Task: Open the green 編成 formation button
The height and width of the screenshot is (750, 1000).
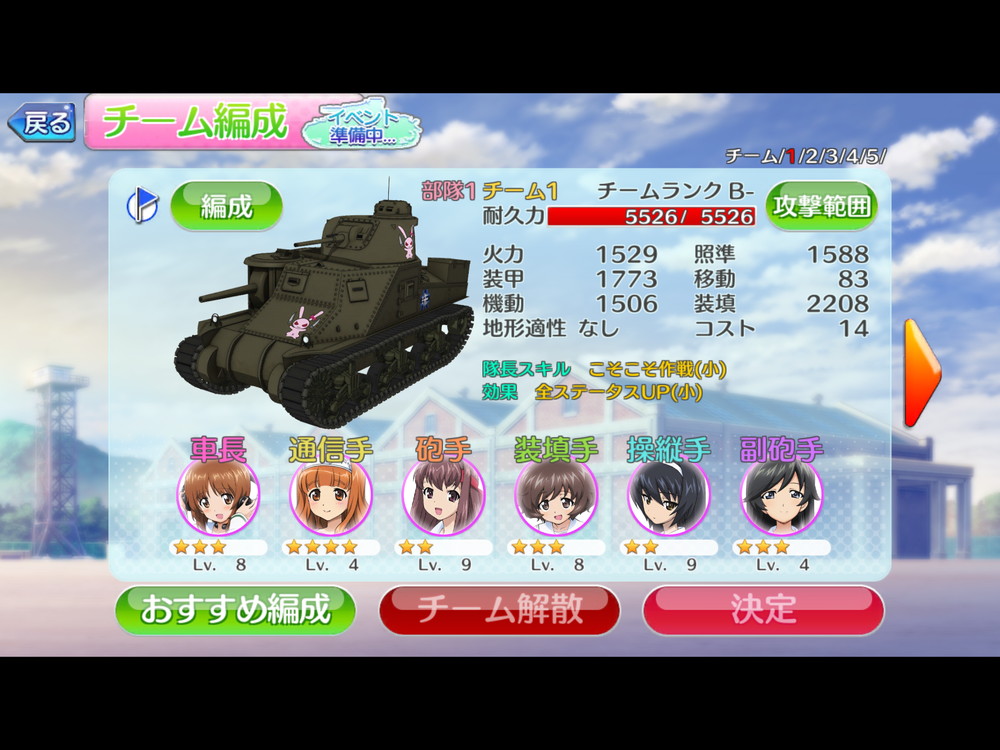Action: 226,206
